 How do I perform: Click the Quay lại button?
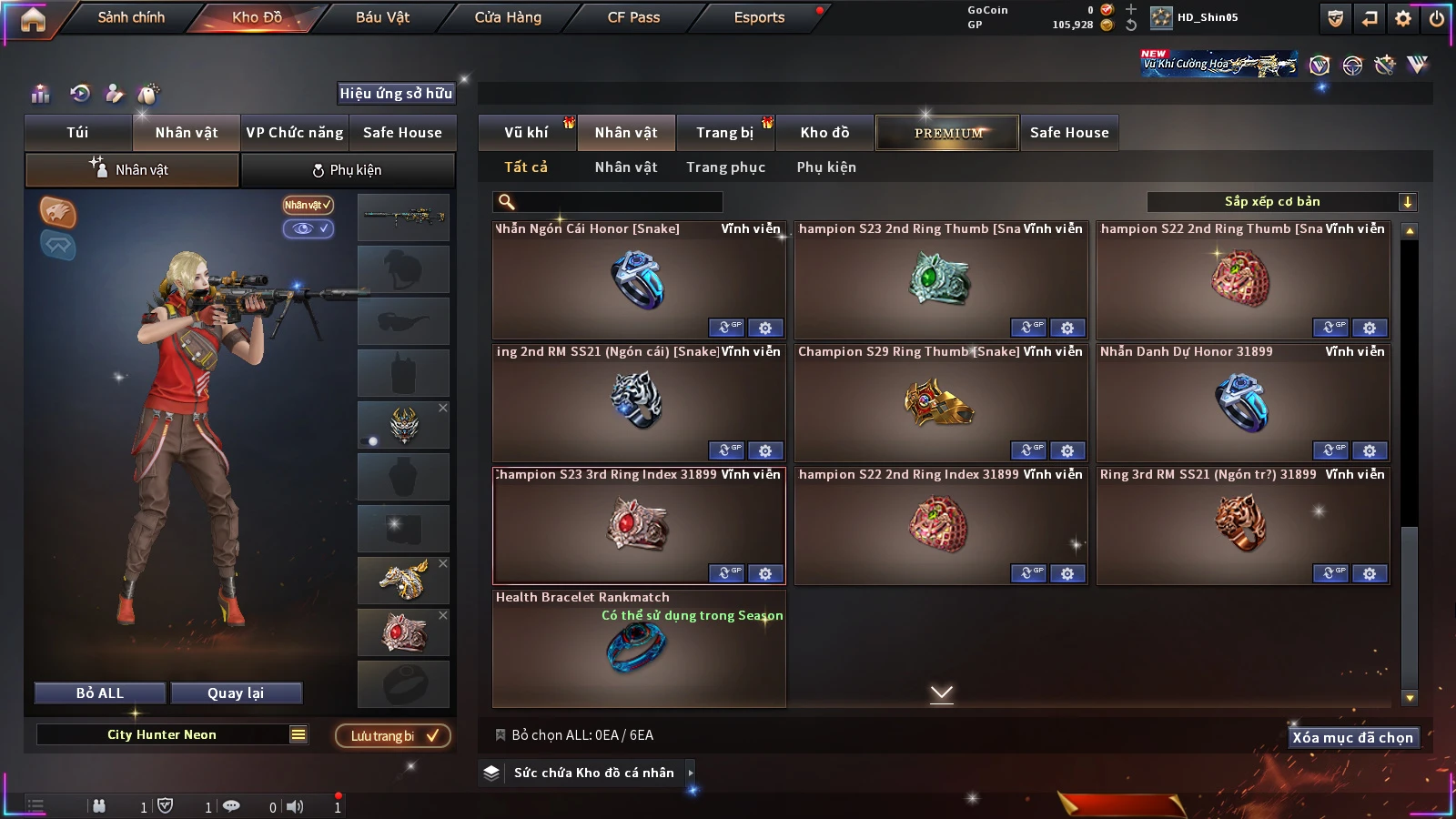(x=236, y=693)
